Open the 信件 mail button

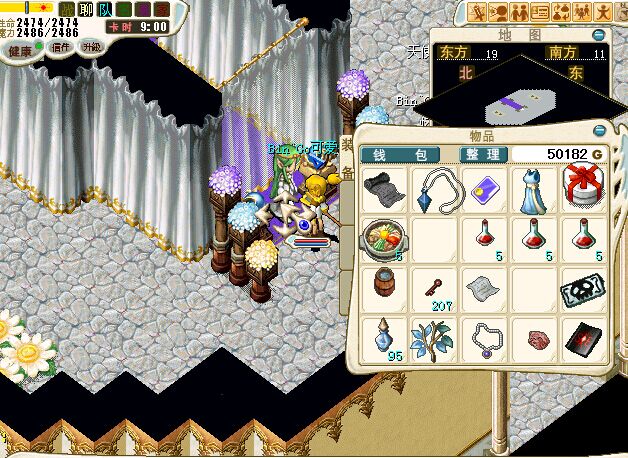(x=60, y=47)
